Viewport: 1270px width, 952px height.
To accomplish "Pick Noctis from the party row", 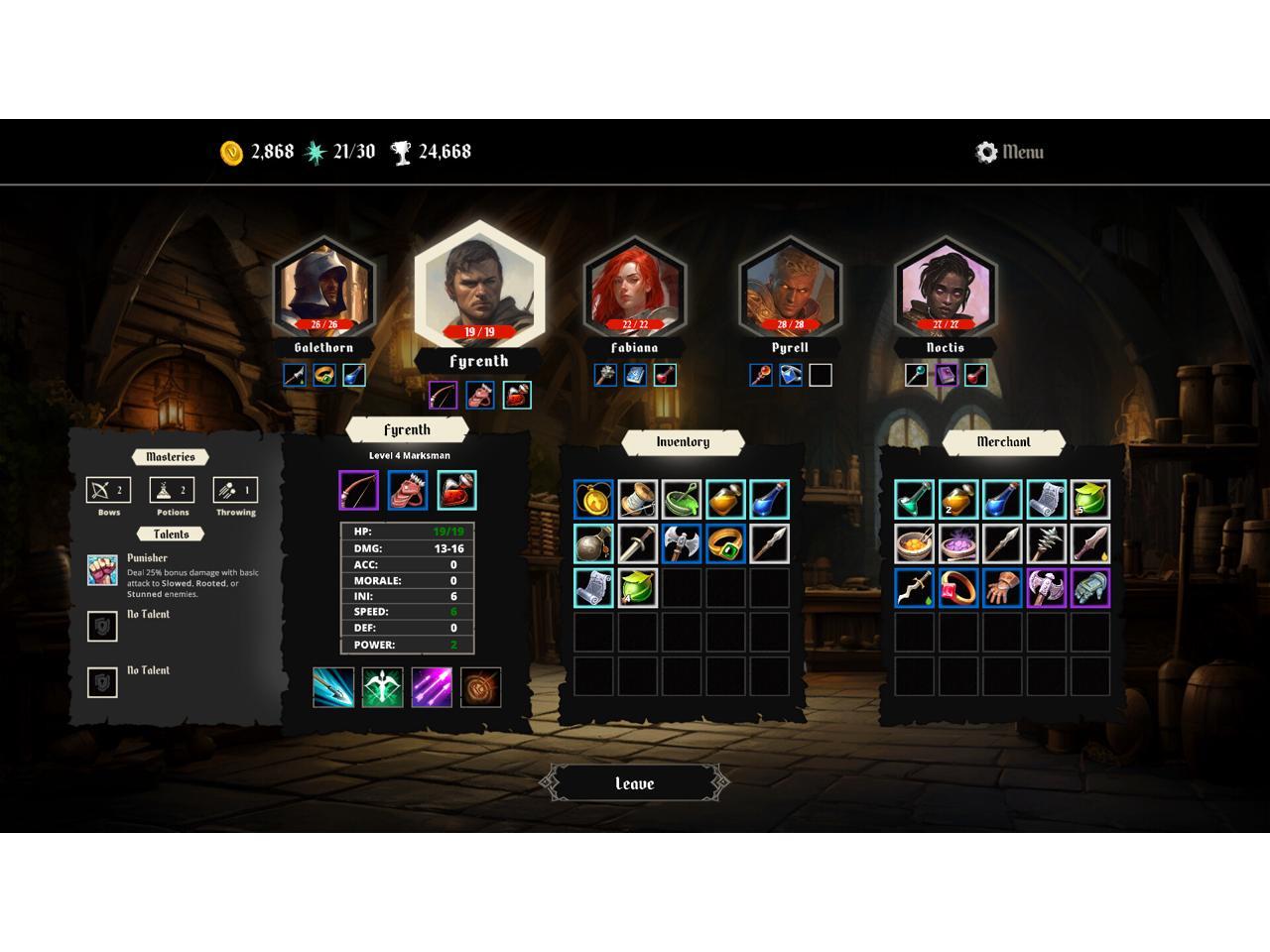I will coord(945,288).
